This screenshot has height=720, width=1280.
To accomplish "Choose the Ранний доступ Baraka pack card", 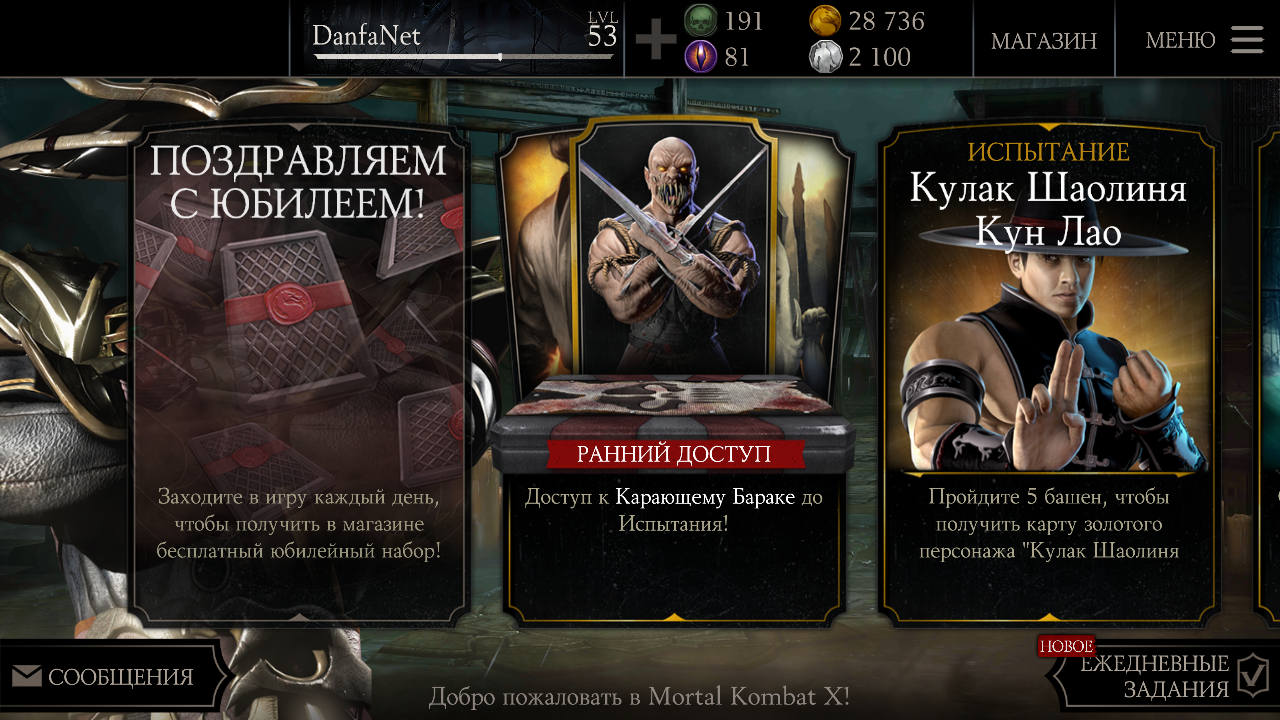I will pyautogui.click(x=675, y=370).
